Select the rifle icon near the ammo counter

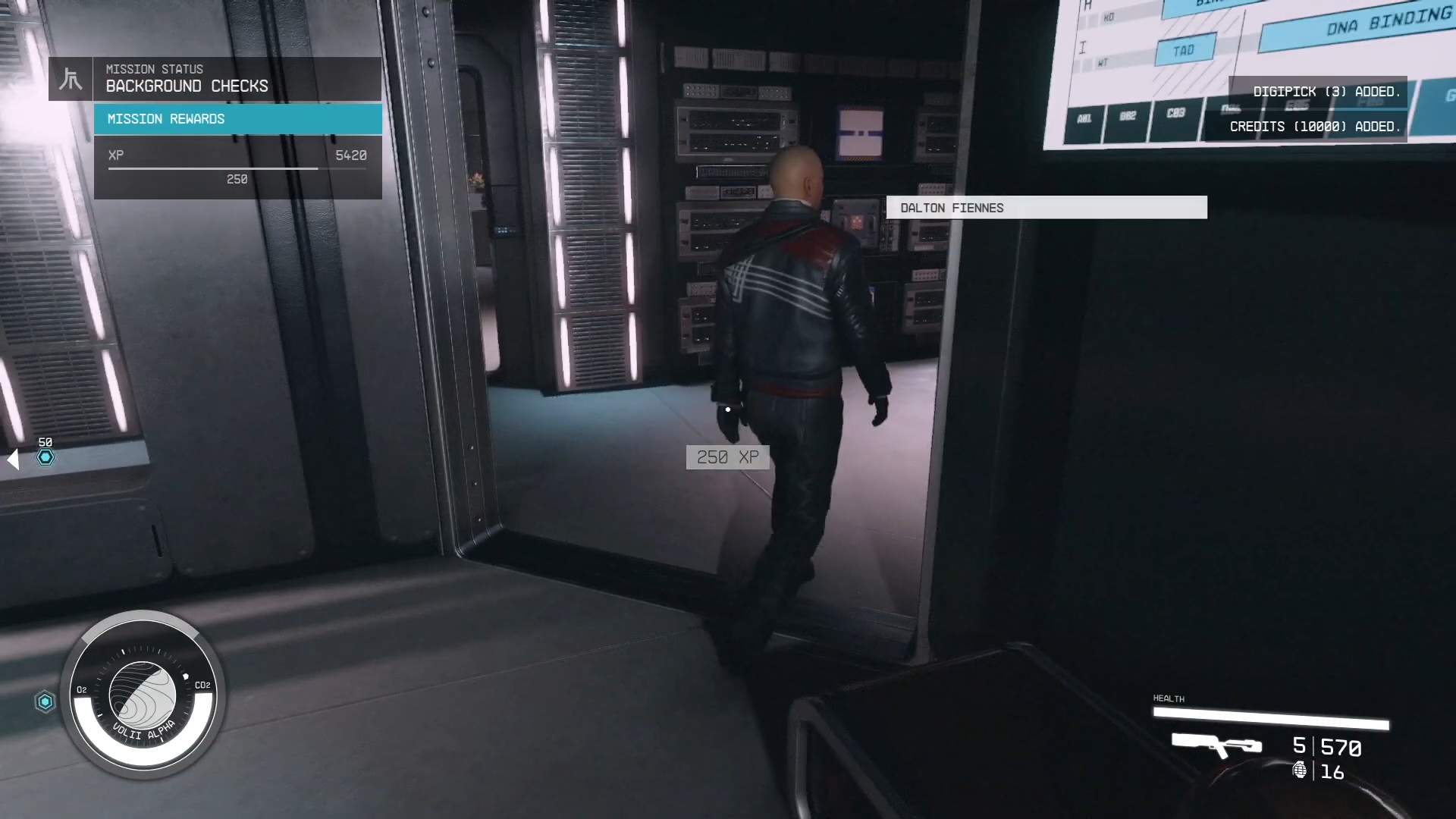[x=1217, y=745]
